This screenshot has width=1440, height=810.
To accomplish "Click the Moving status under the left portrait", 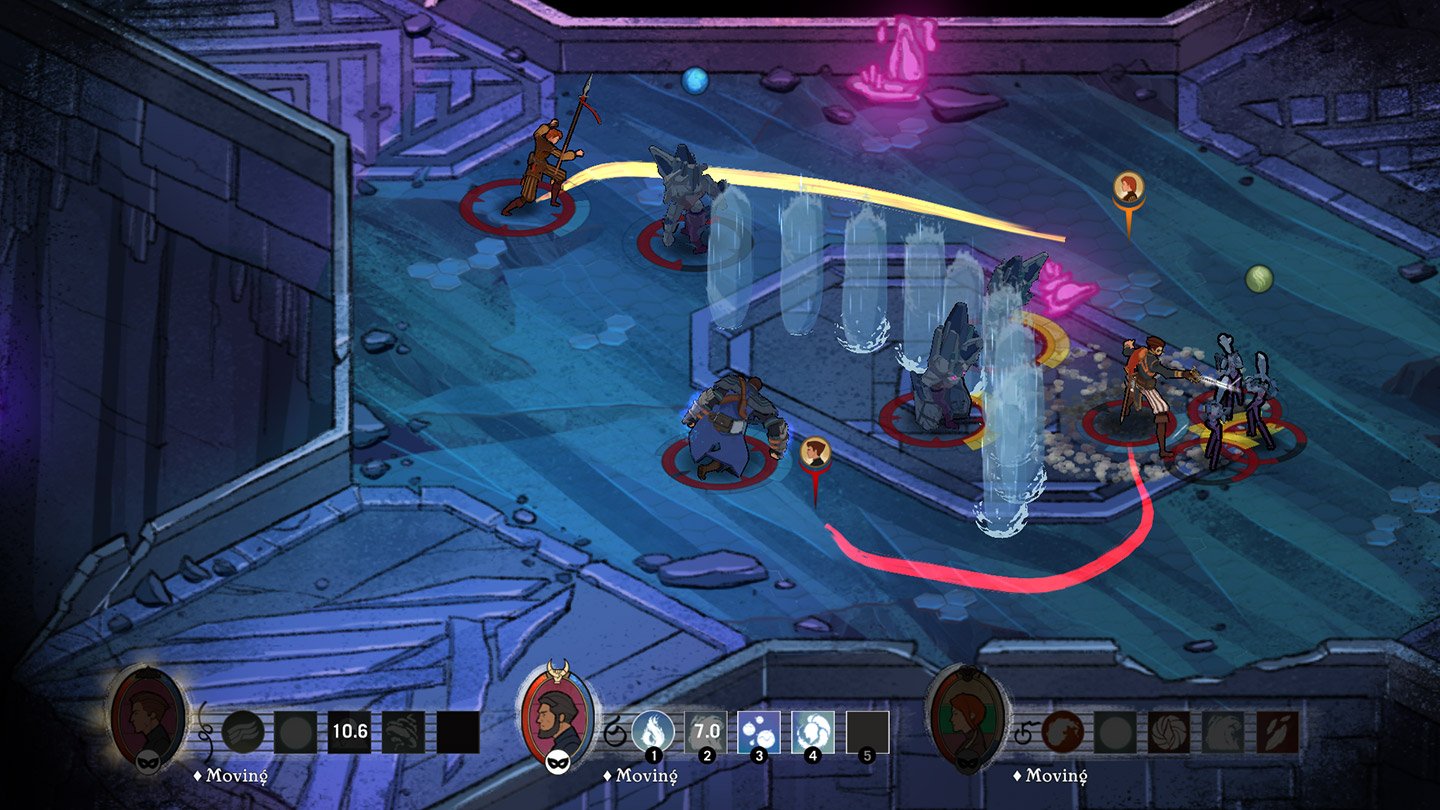I will [x=232, y=774].
